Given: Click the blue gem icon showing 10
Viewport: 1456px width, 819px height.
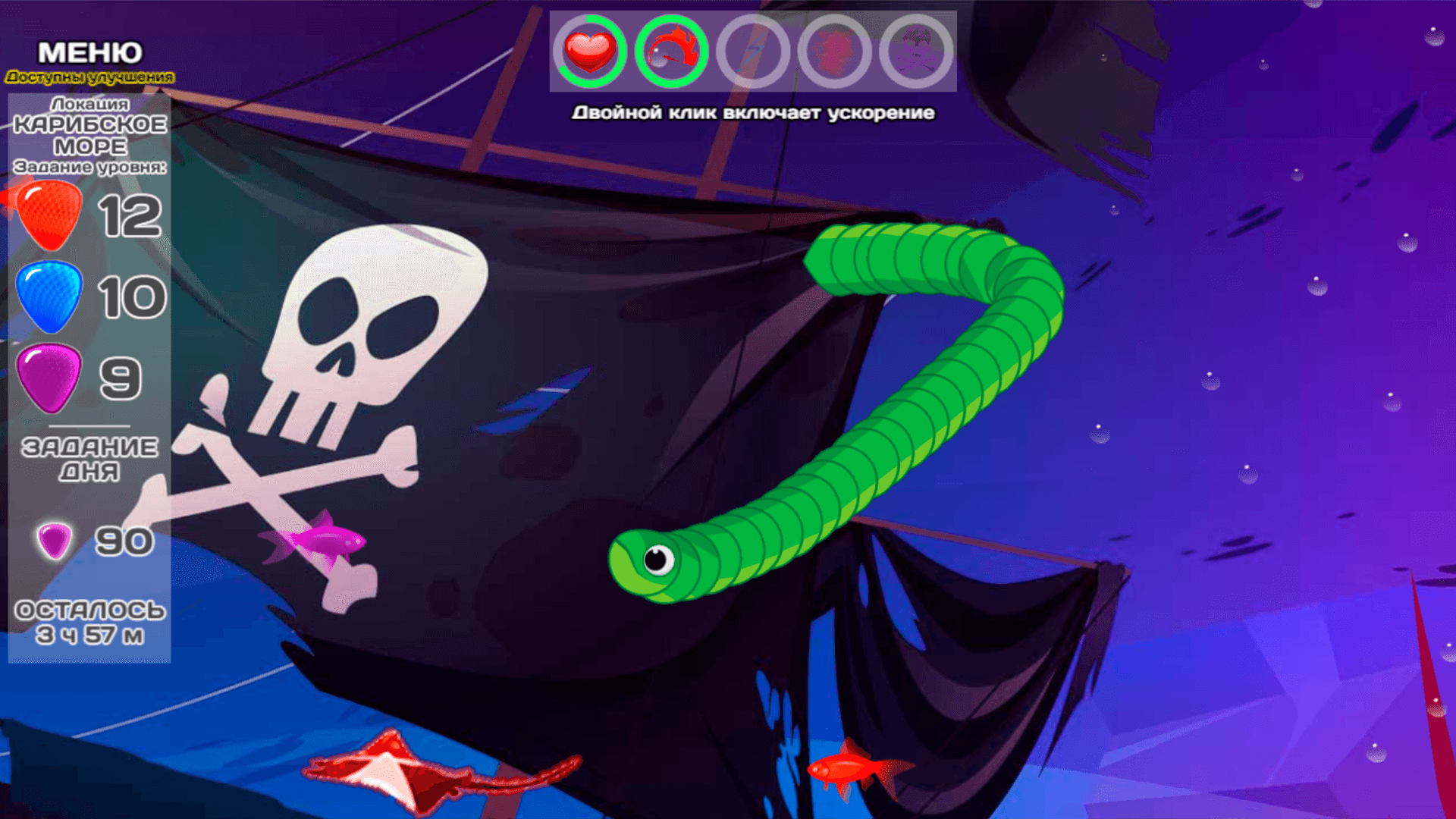Looking at the screenshot, I should [47, 298].
